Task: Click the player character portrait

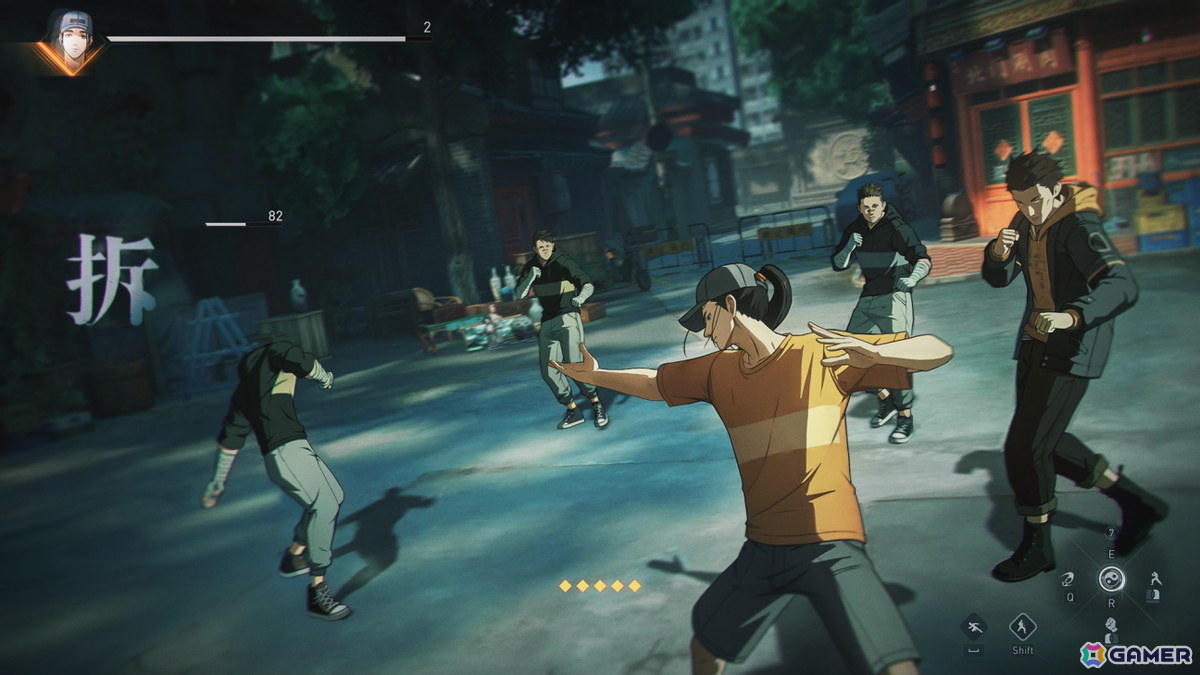Action: 70,40
